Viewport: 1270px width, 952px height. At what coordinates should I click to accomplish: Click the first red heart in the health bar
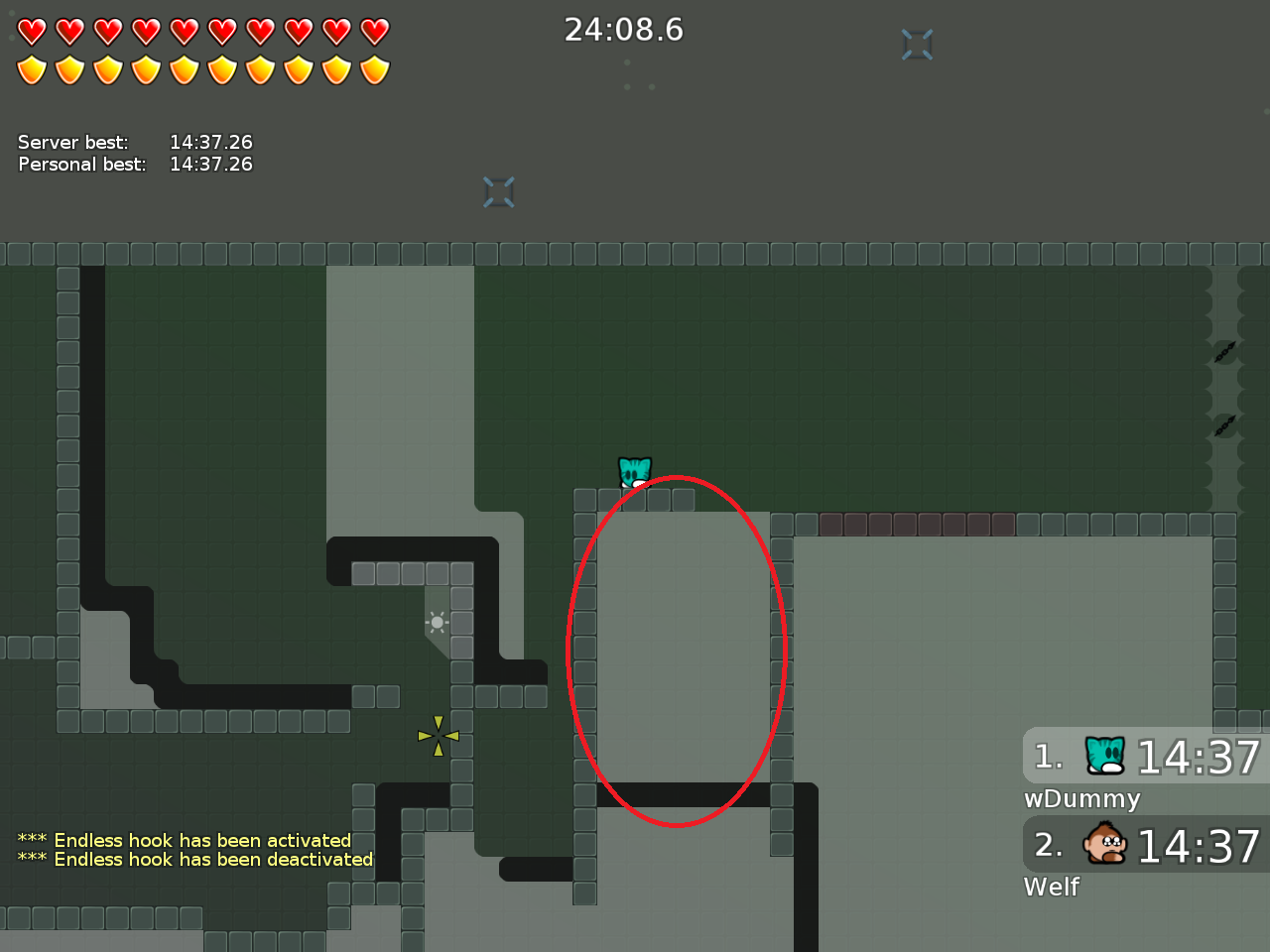coord(33,31)
